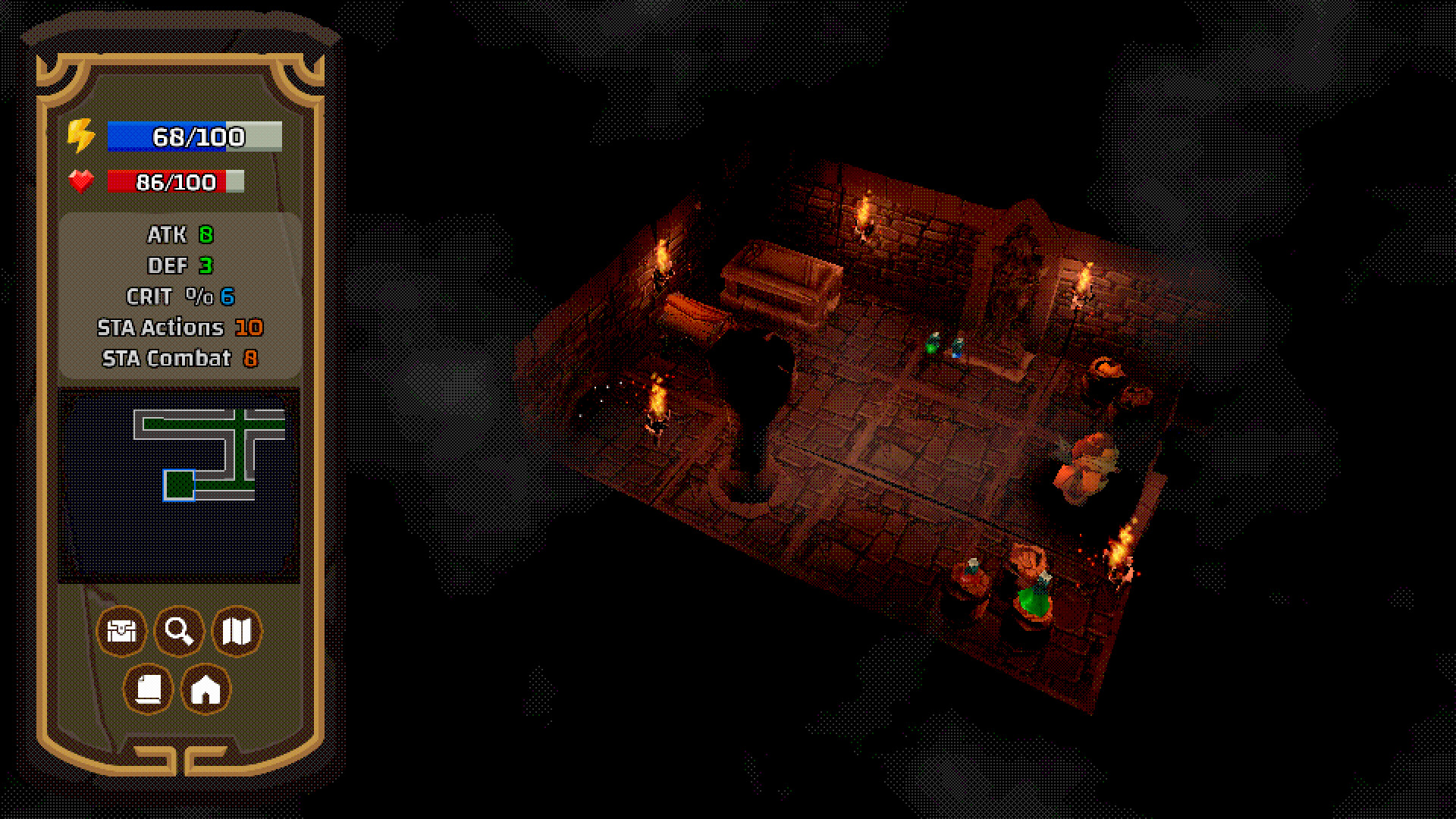Open the inventory chest icon
Viewport: 1456px width, 819px height.
tap(121, 631)
